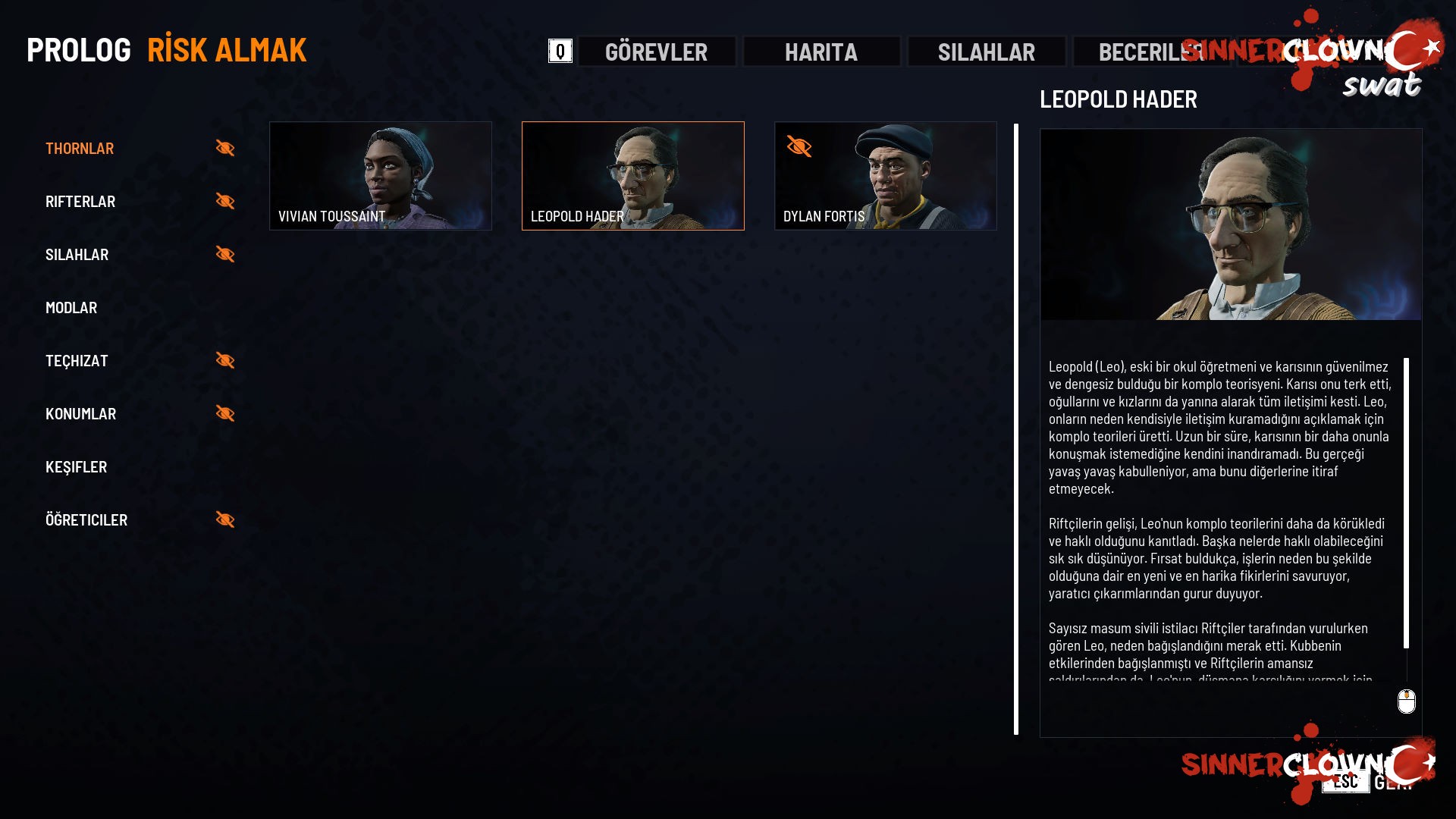Choose the Leopold Hader card
Viewport: 1456px width, 819px height.
pos(633,176)
